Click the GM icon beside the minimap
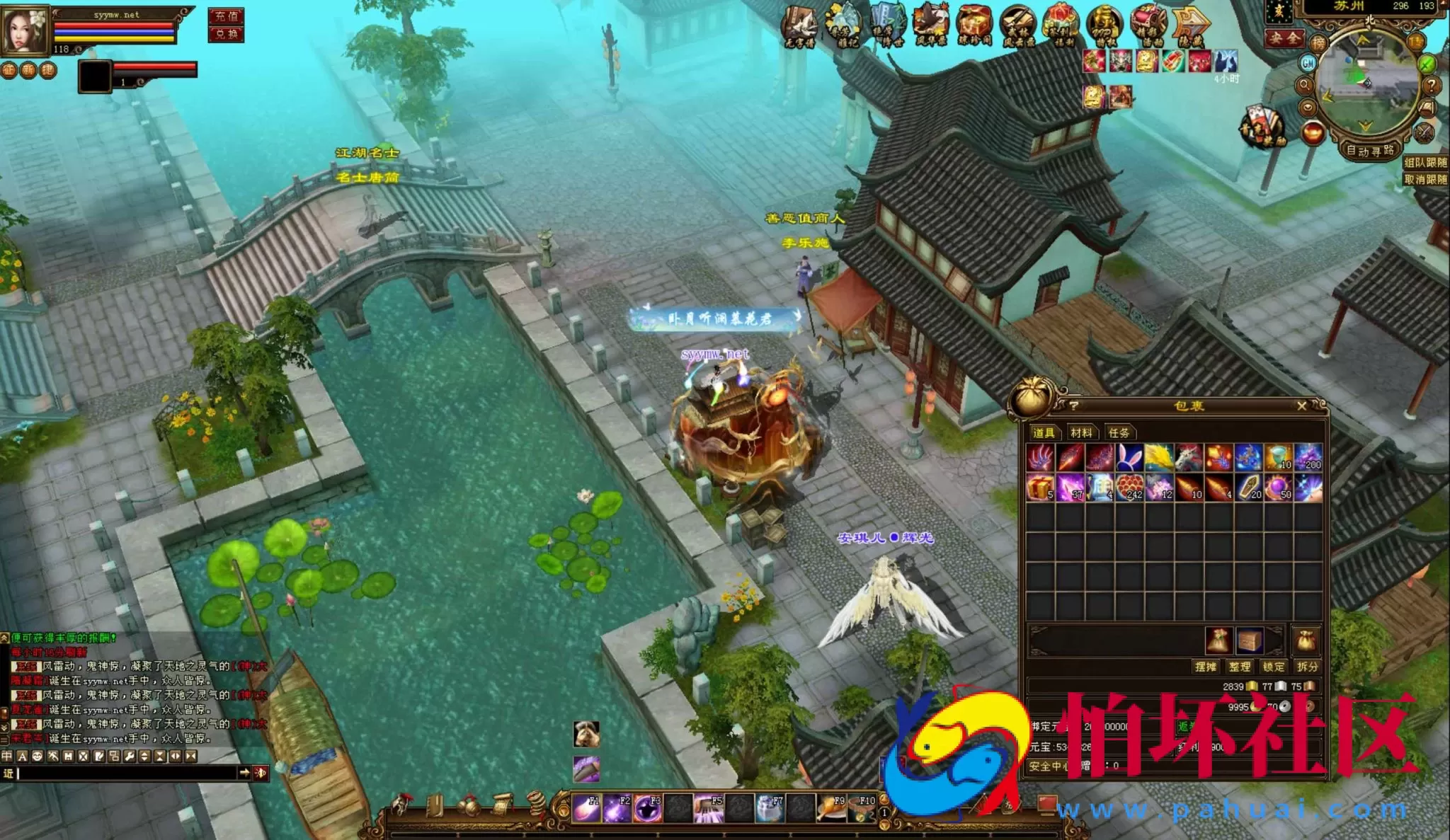Screen dimensions: 1450x840 pos(1309,64)
